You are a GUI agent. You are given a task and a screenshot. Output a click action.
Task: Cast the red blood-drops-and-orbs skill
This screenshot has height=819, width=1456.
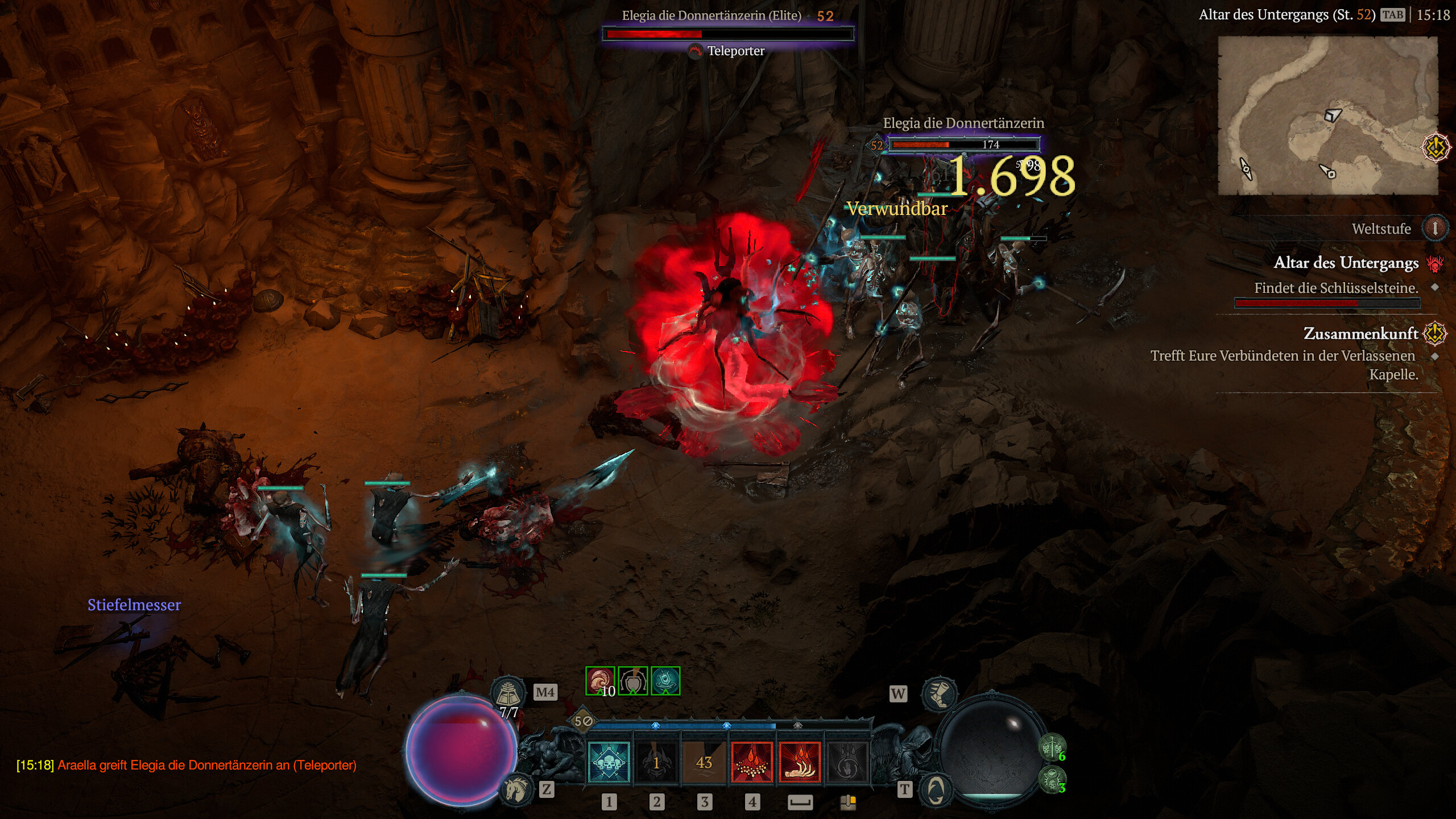click(x=752, y=763)
